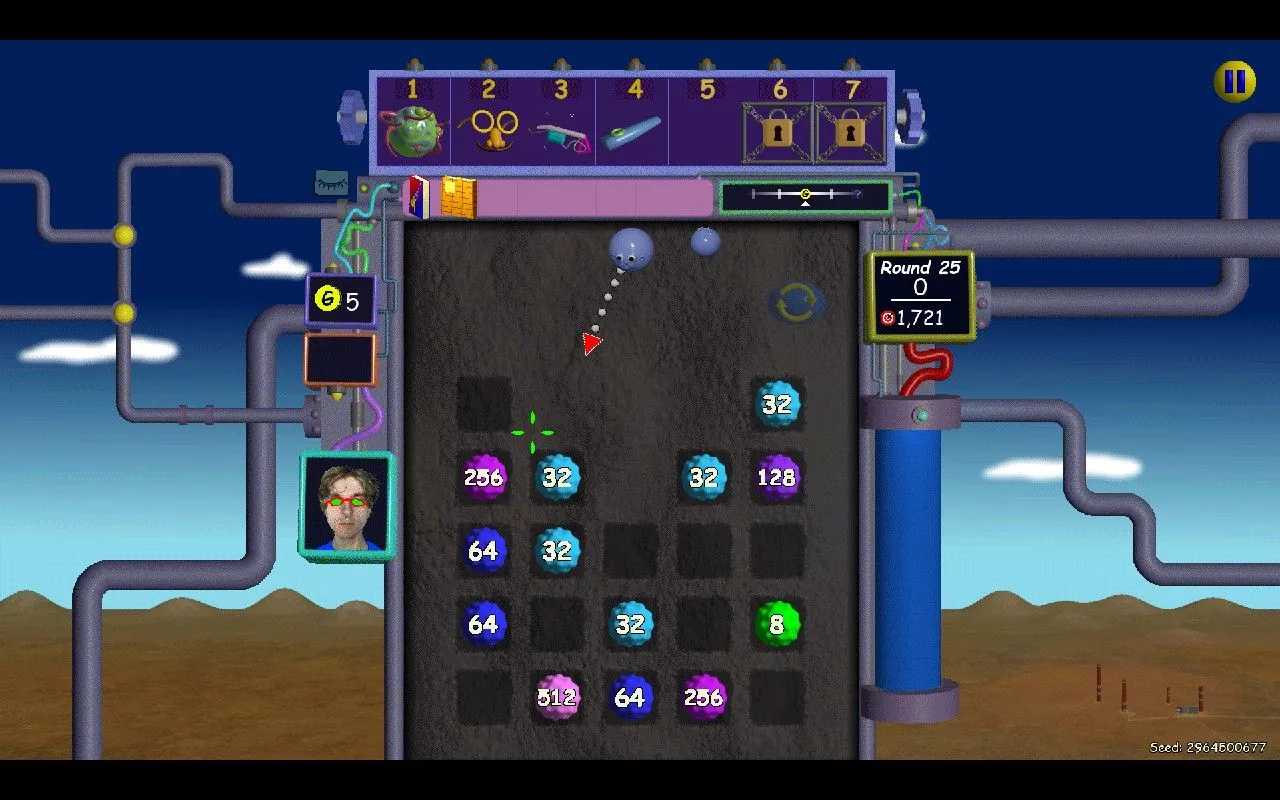Select the matchbook icon on the pink bar
This screenshot has height=800, width=1280.
pos(417,197)
